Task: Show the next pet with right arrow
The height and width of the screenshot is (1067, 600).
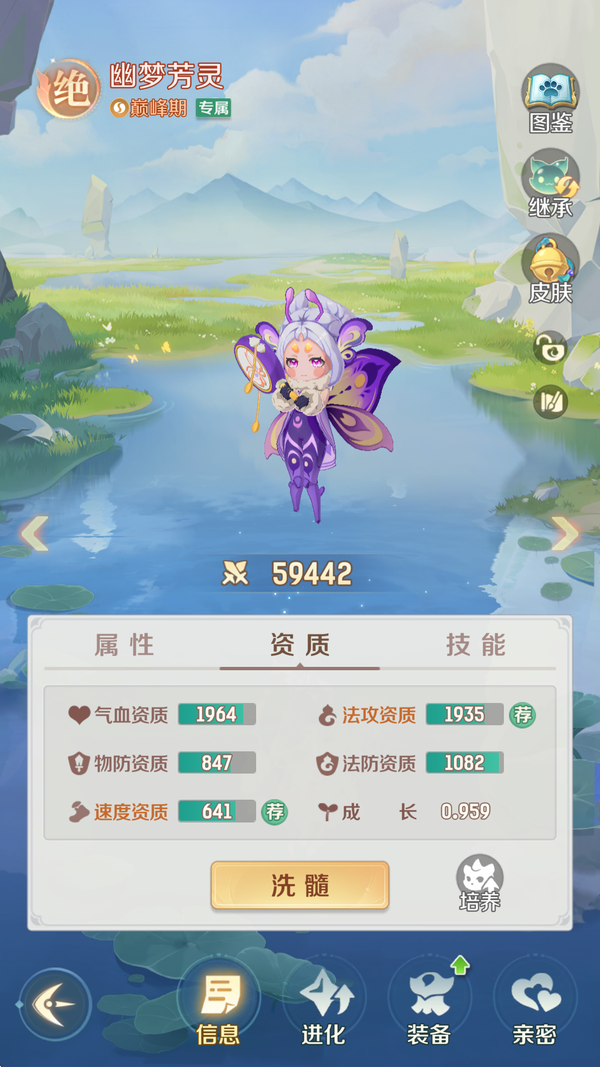Action: [x=566, y=534]
